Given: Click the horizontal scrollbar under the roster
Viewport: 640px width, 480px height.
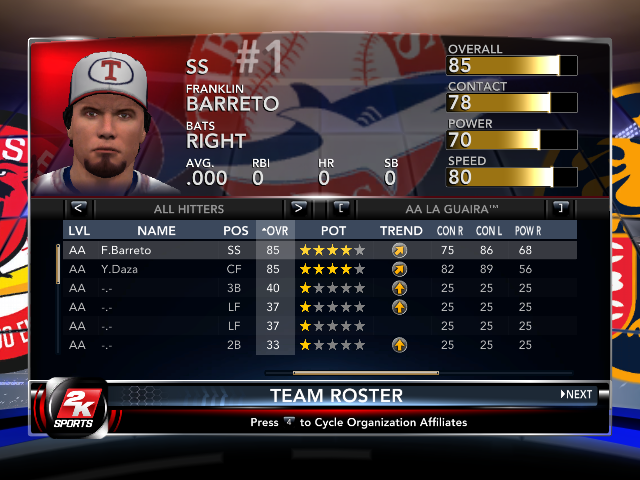Looking at the screenshot, I should click(x=352, y=372).
